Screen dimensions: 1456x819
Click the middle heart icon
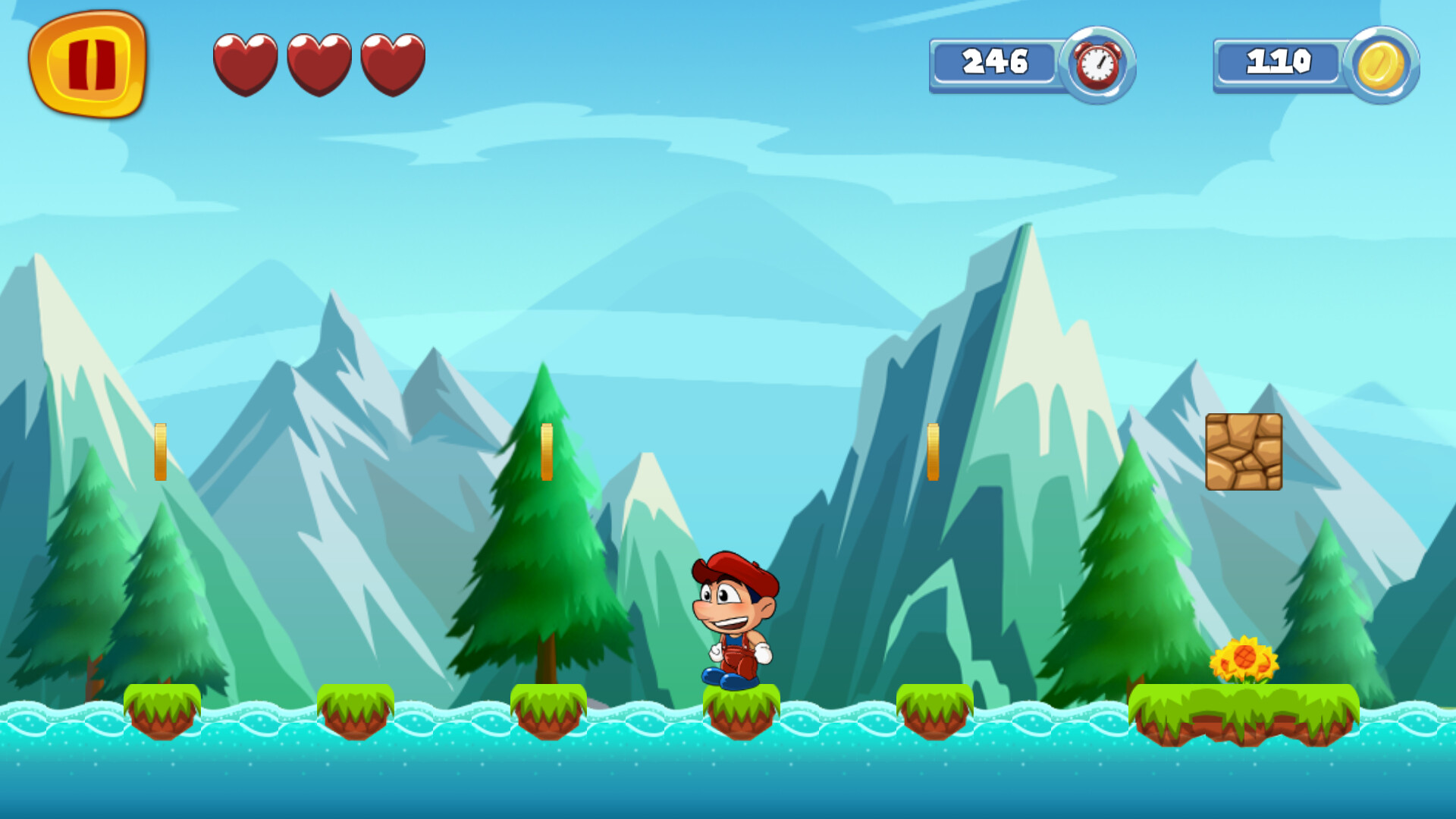click(318, 64)
